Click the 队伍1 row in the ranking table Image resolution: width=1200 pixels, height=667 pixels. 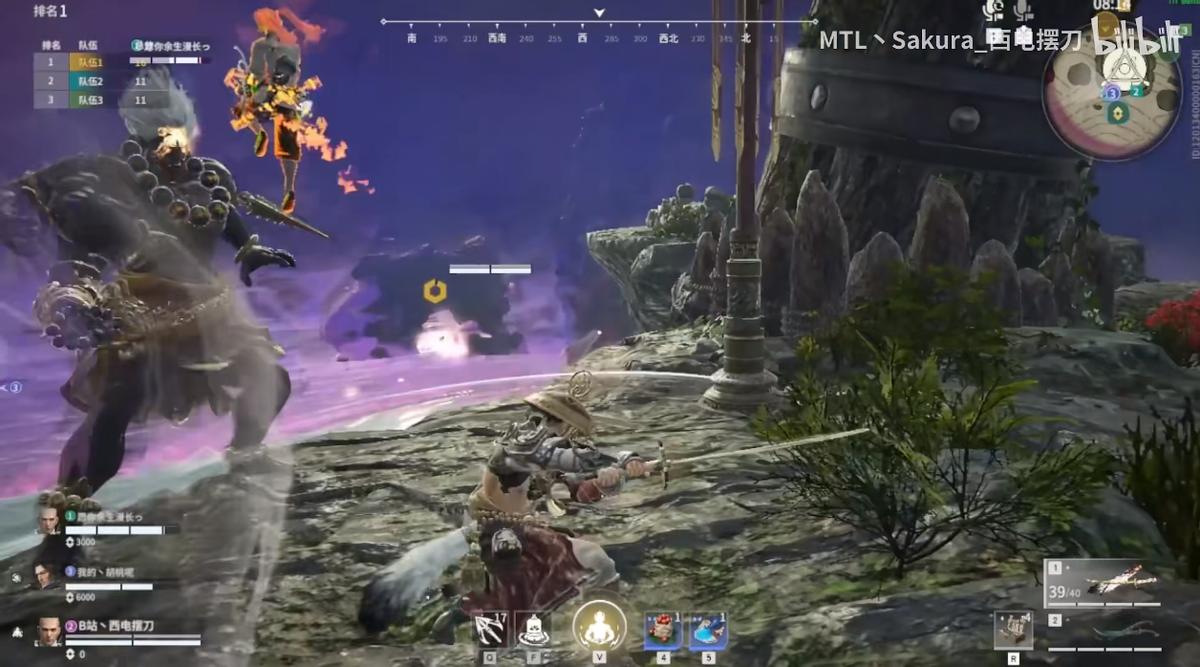pos(100,62)
